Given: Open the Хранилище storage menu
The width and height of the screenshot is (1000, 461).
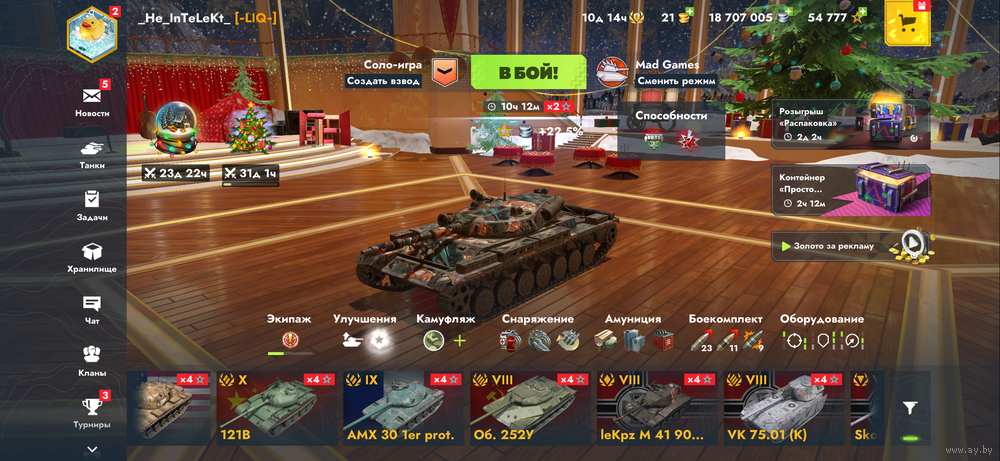Looking at the screenshot, I should coord(92,256).
